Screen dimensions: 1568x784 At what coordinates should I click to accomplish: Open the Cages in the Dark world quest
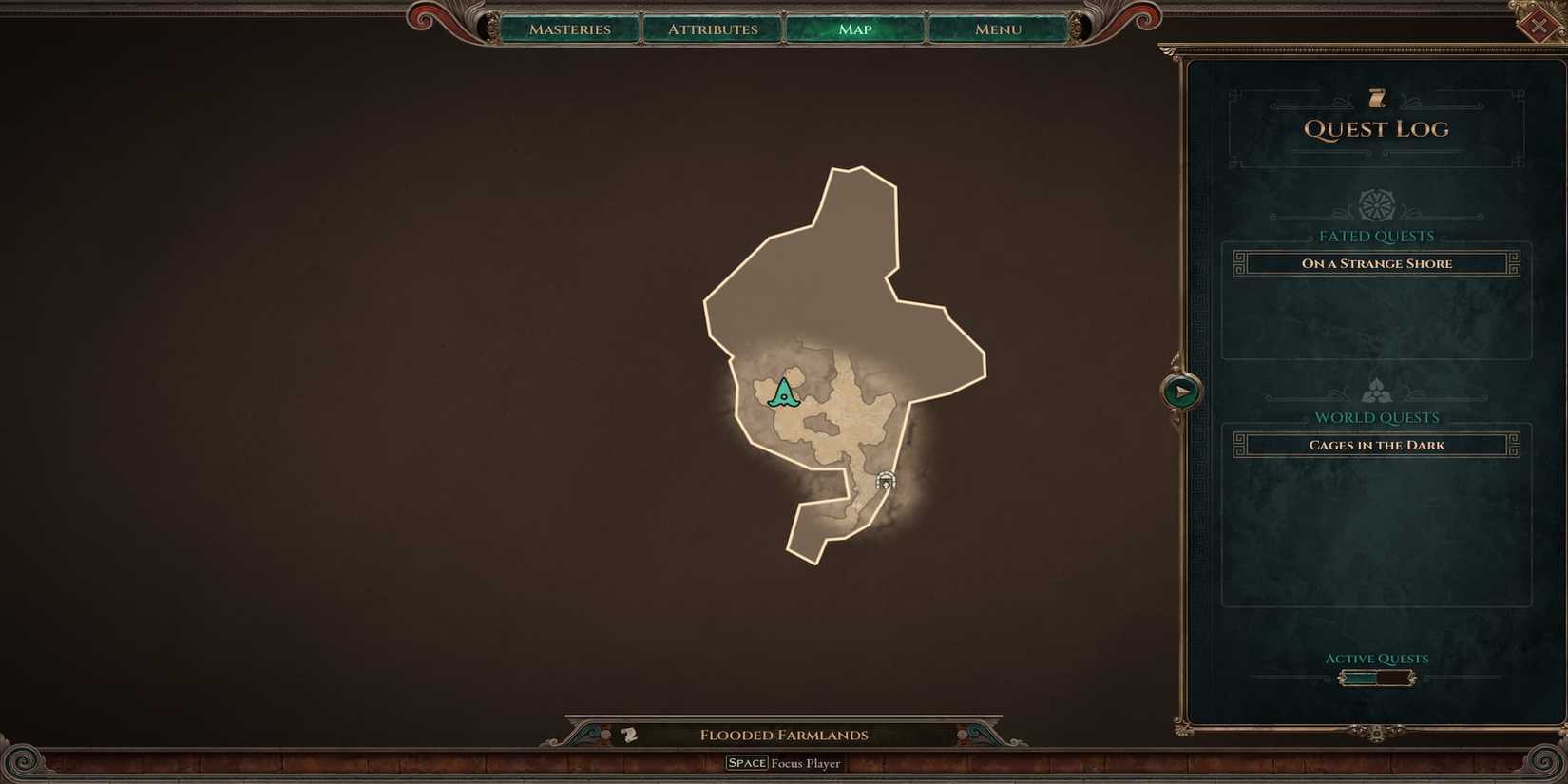pos(1375,444)
